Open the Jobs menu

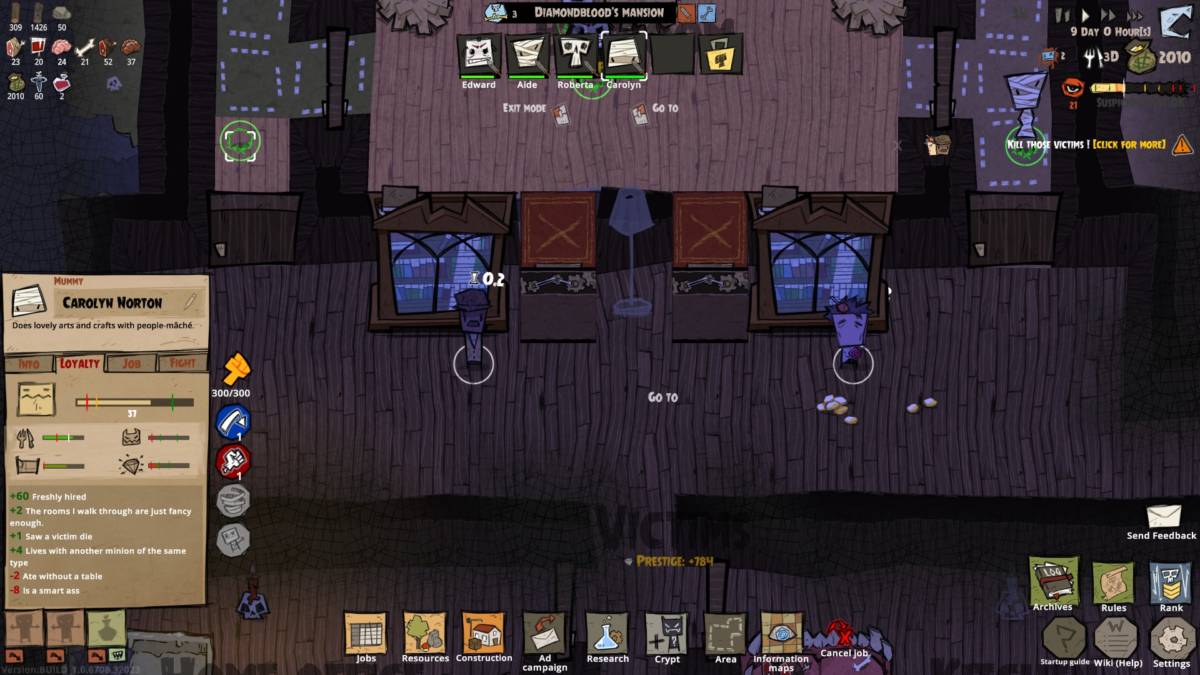[365, 633]
